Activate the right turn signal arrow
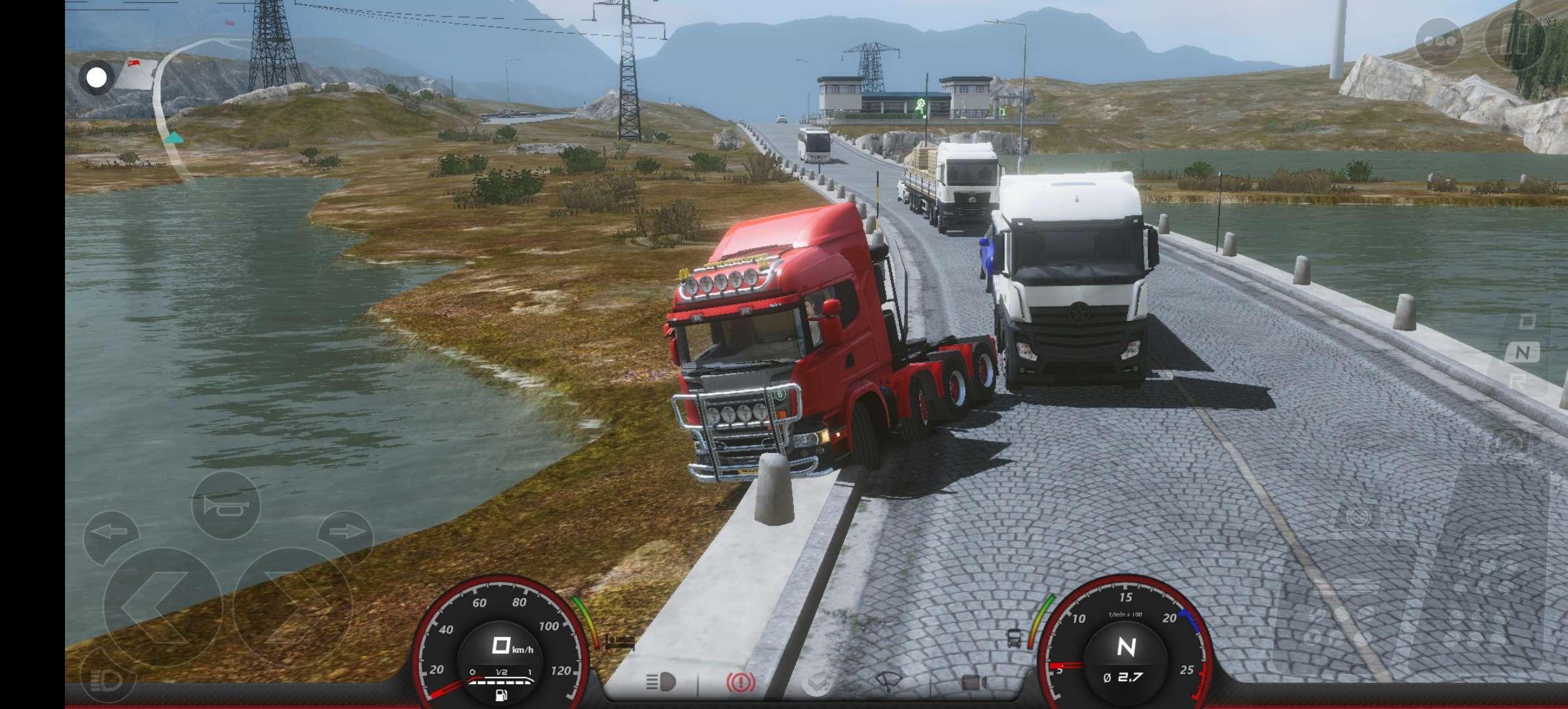 coord(345,531)
